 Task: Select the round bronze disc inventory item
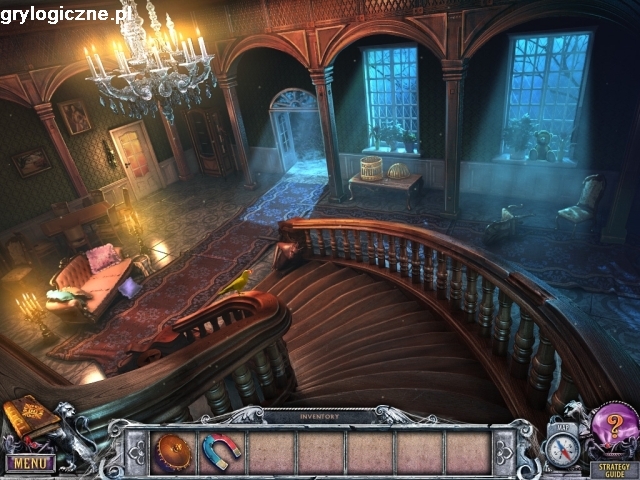(x=172, y=452)
